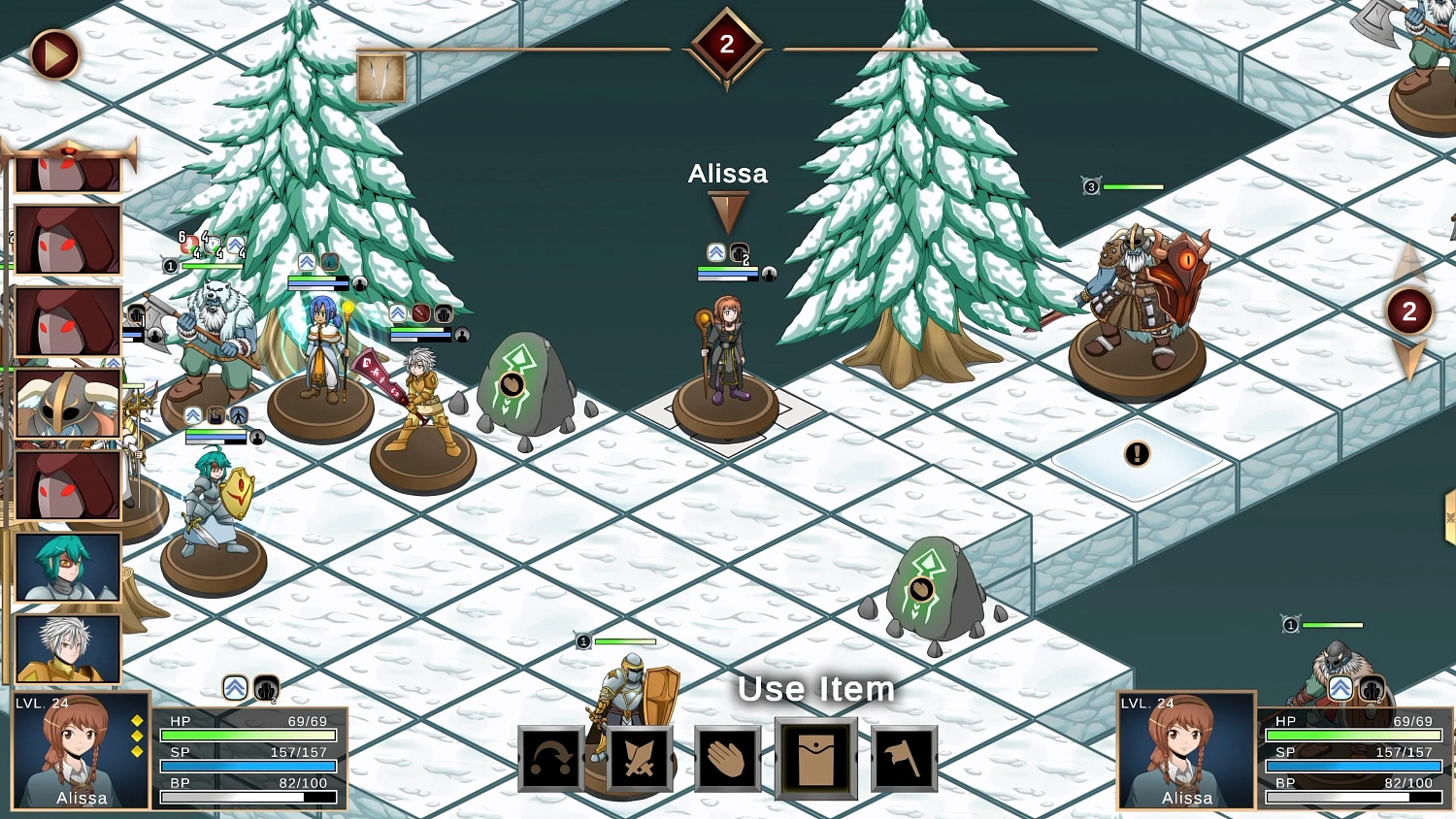Click the upward chevron above the yeti

tap(235, 245)
